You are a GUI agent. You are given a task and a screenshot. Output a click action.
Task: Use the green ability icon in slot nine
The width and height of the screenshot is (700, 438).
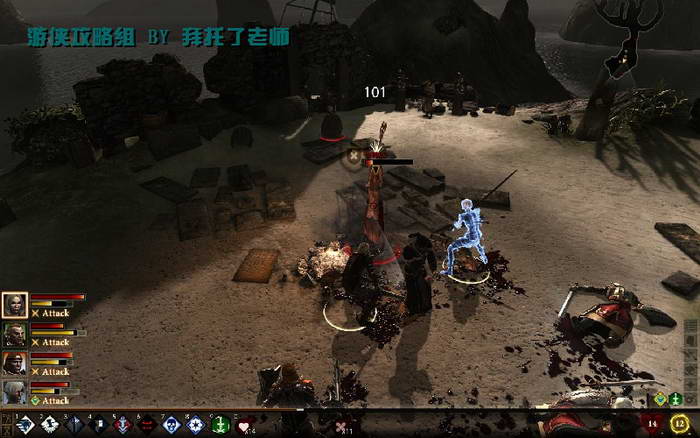click(221, 425)
